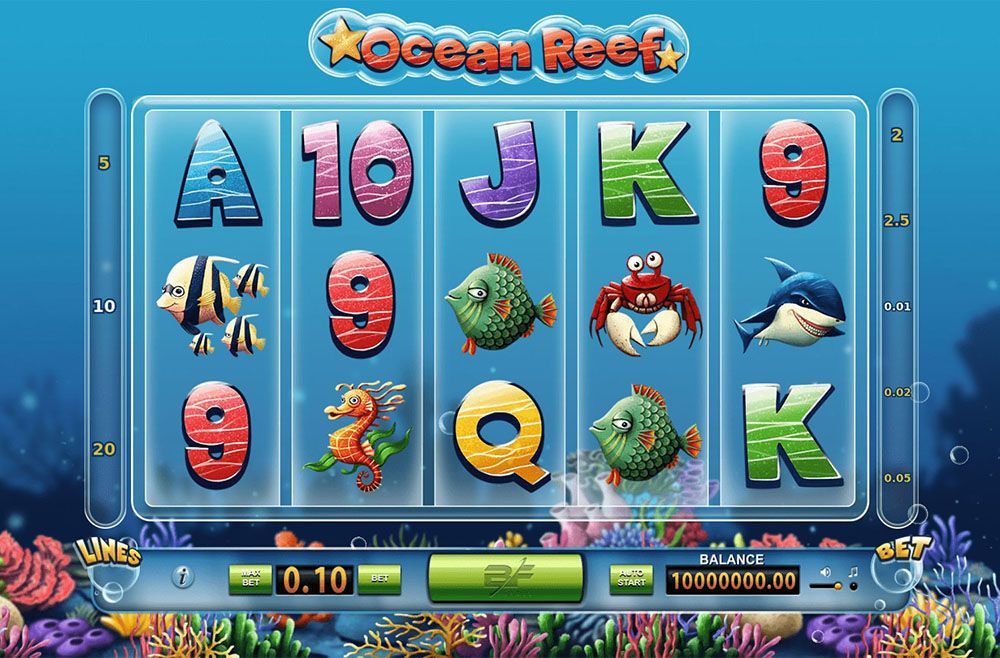The image size is (1000, 658).
Task: Choose 10 paylines in the lines column
Action: 104,306
